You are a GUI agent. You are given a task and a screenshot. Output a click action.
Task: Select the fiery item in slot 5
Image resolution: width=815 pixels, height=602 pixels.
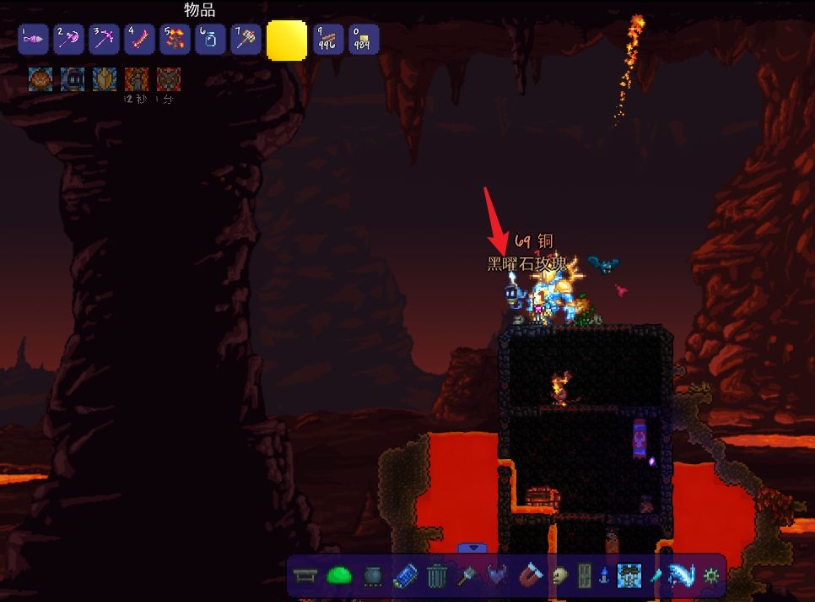click(174, 39)
